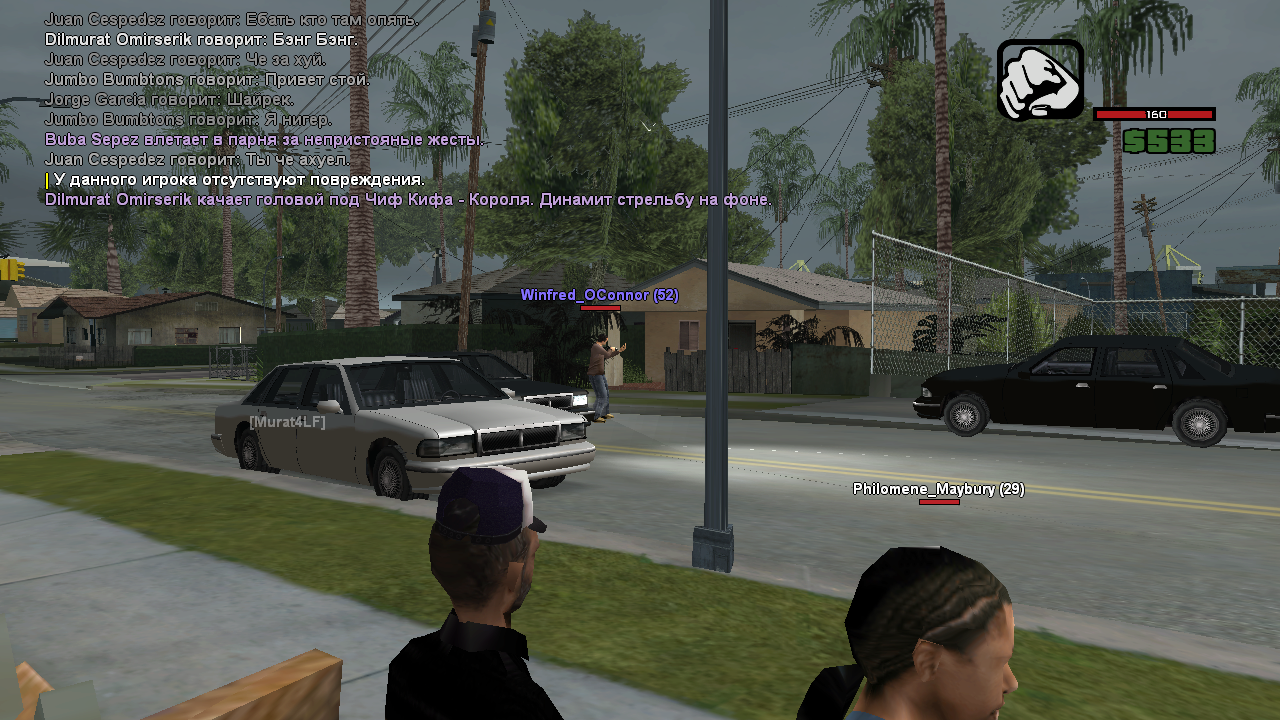Viewport: 1280px width, 720px height.
Task: Click the fist weapon icon
Action: click(1040, 79)
